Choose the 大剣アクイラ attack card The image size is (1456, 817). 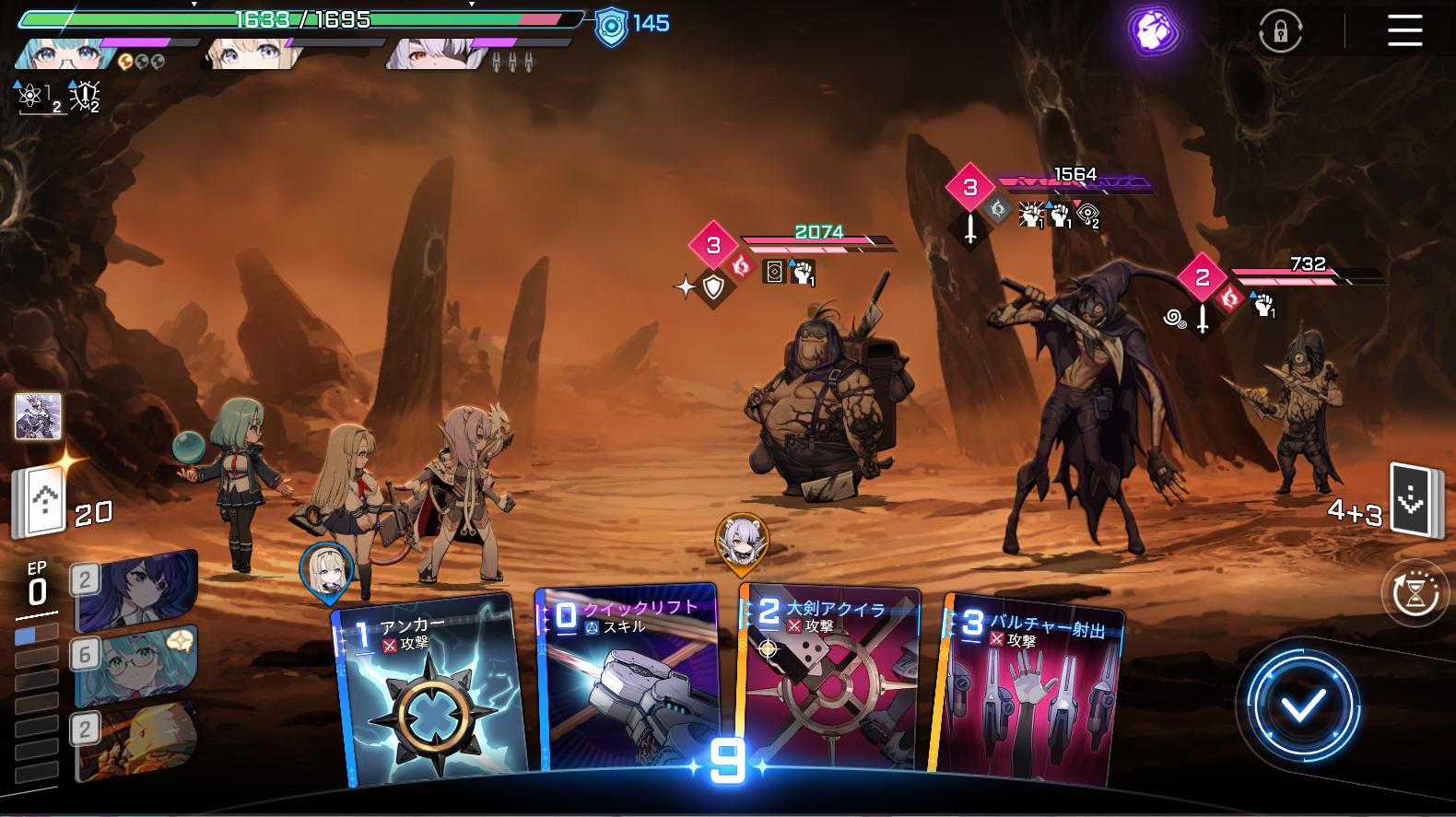(x=829, y=682)
